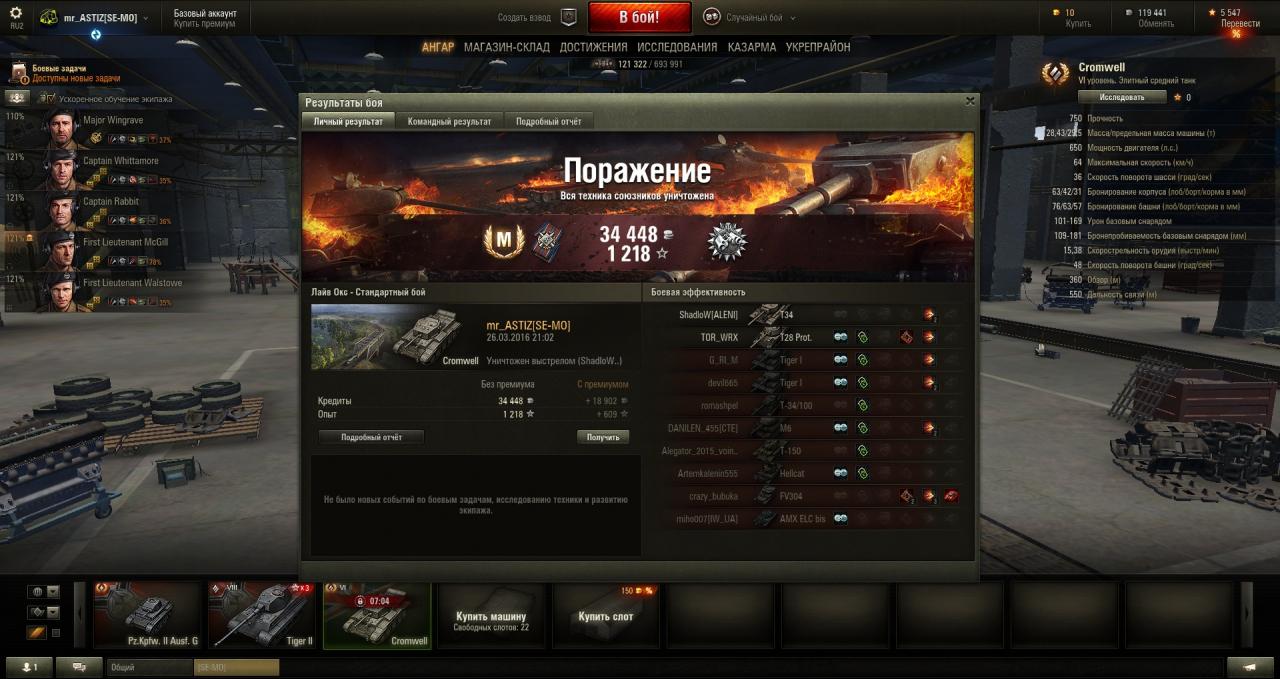Viewport: 1280px width, 679px height.
Task: Open the Магазин-Склад menu
Action: coord(506,47)
